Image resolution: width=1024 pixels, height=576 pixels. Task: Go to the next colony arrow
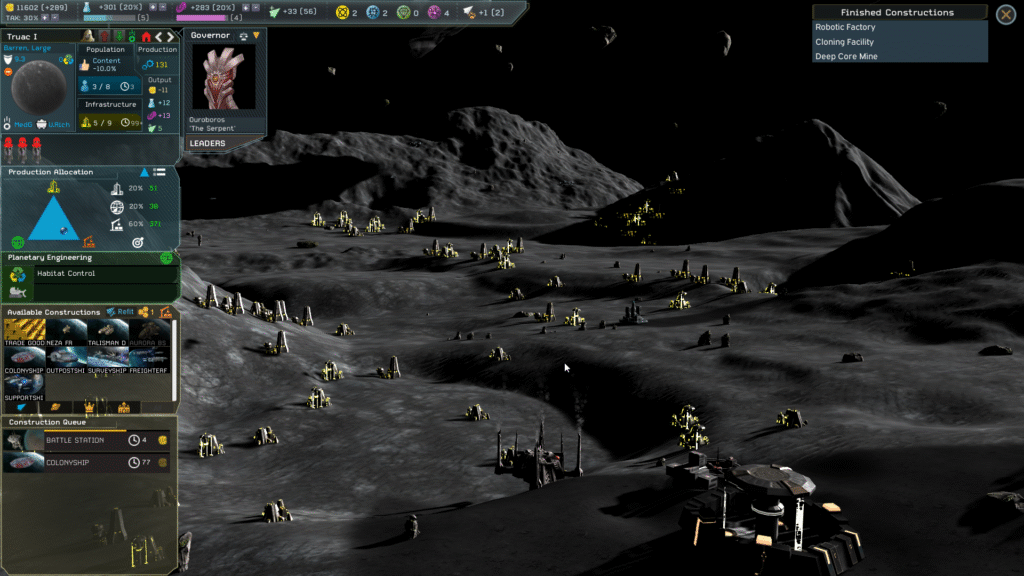click(172, 37)
